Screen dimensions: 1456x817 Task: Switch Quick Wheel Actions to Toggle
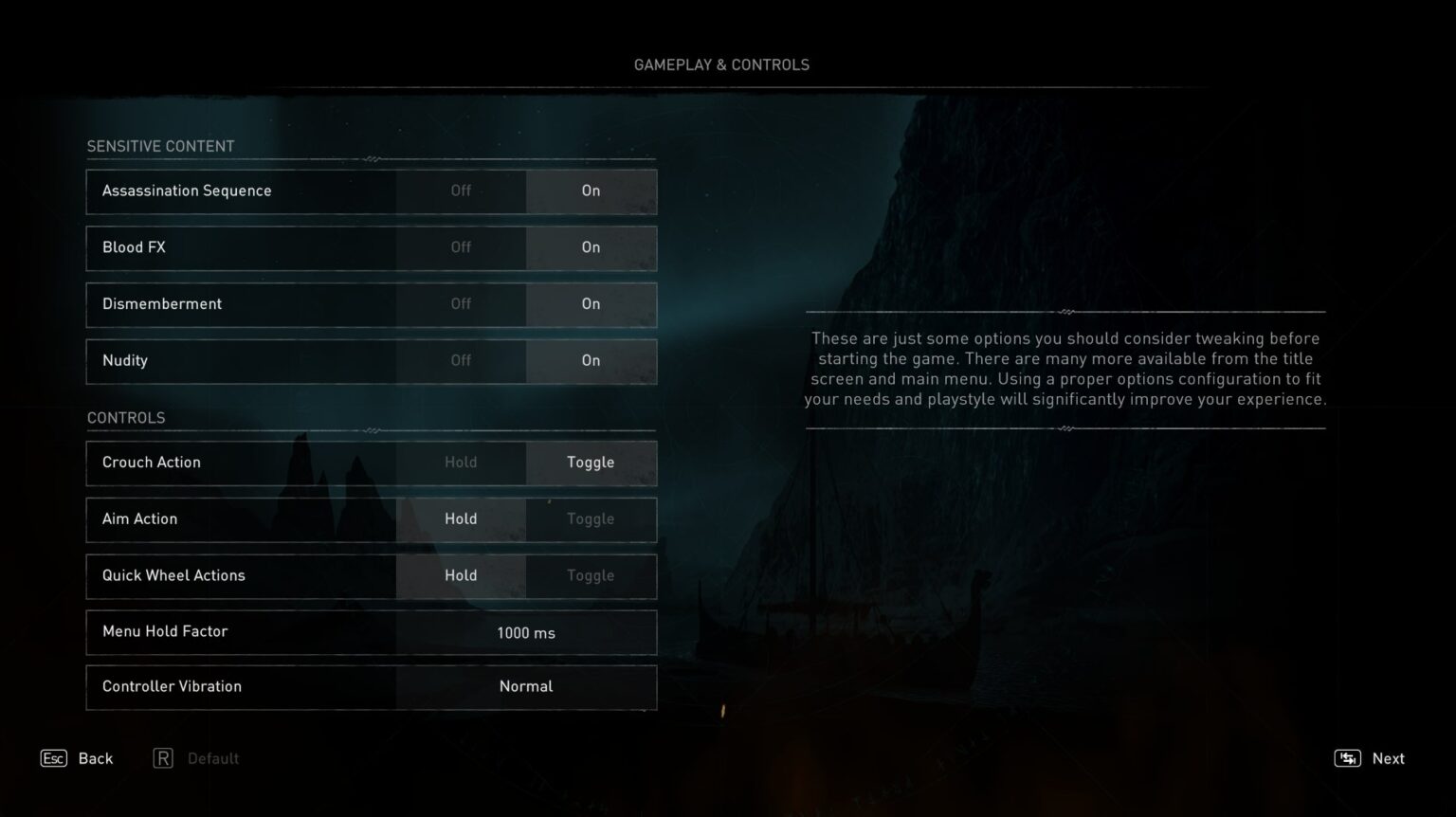591,575
